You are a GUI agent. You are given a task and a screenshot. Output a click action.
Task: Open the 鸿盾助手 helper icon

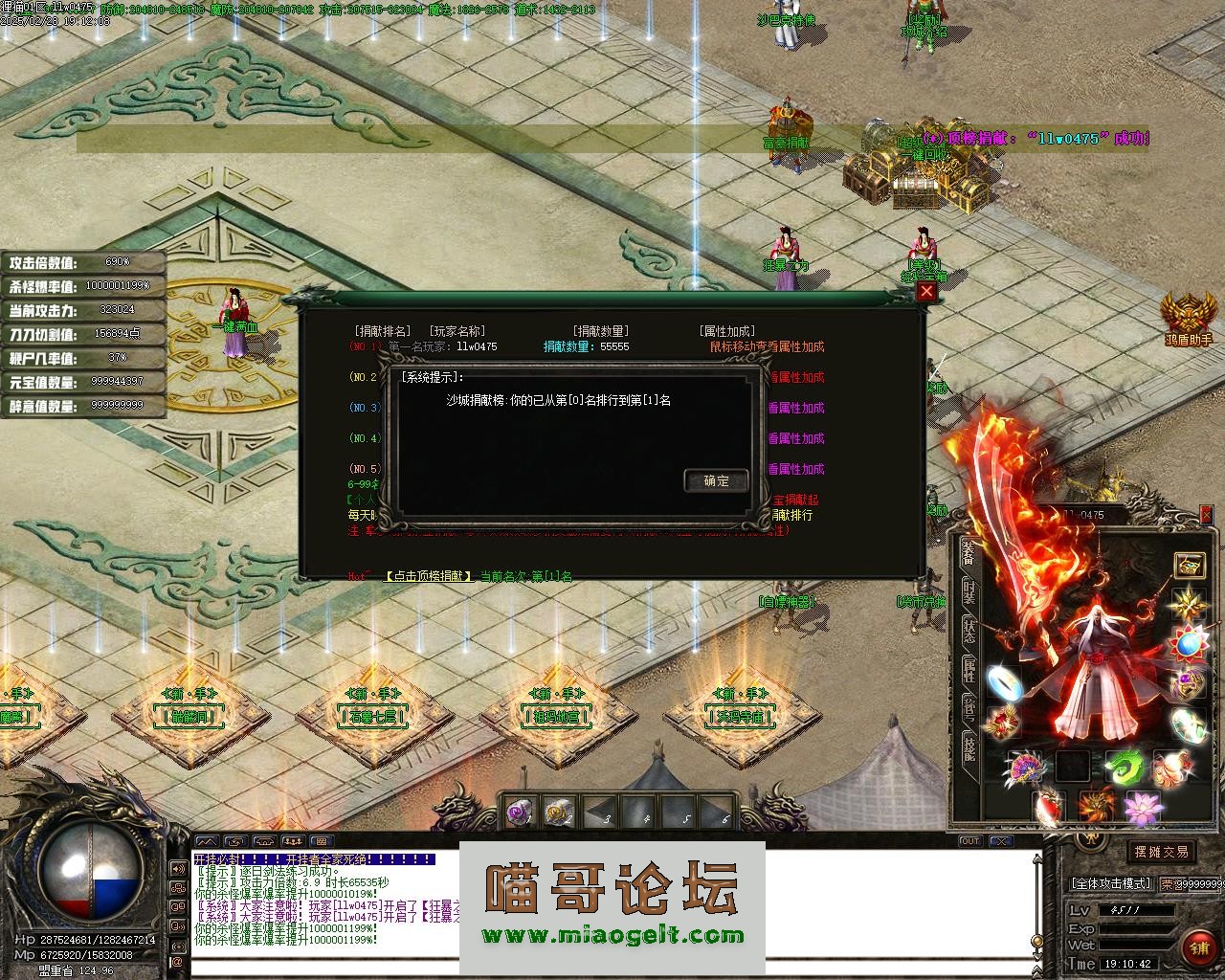click(1189, 316)
